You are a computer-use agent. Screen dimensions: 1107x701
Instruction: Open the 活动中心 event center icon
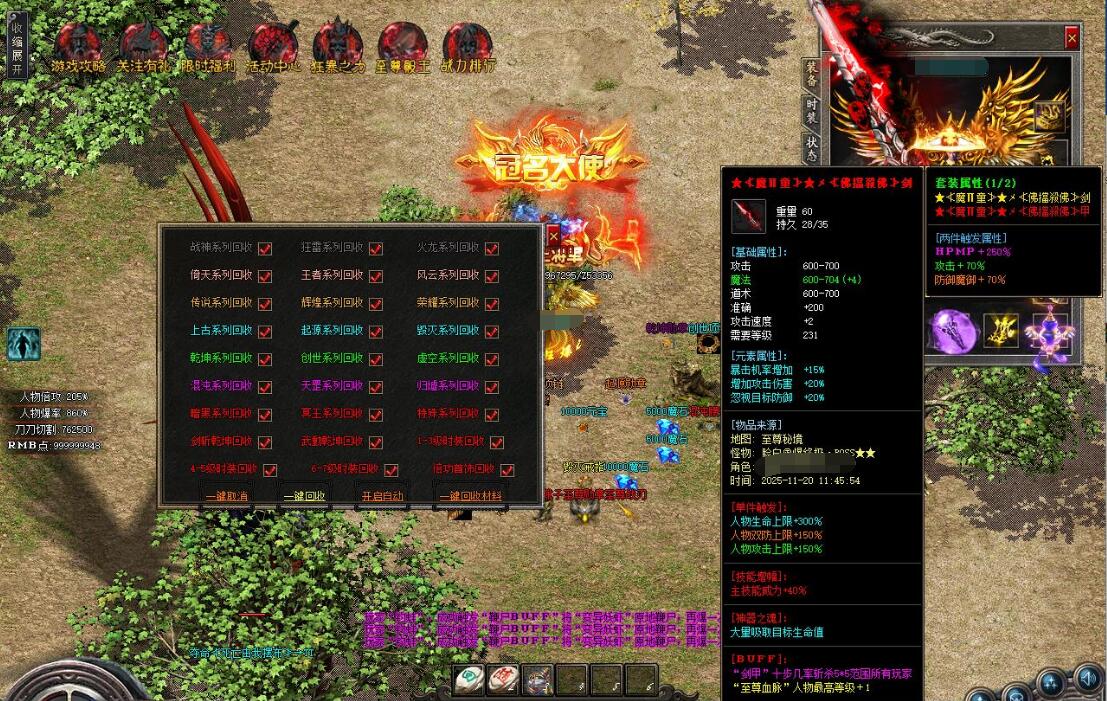pyautogui.click(x=272, y=48)
